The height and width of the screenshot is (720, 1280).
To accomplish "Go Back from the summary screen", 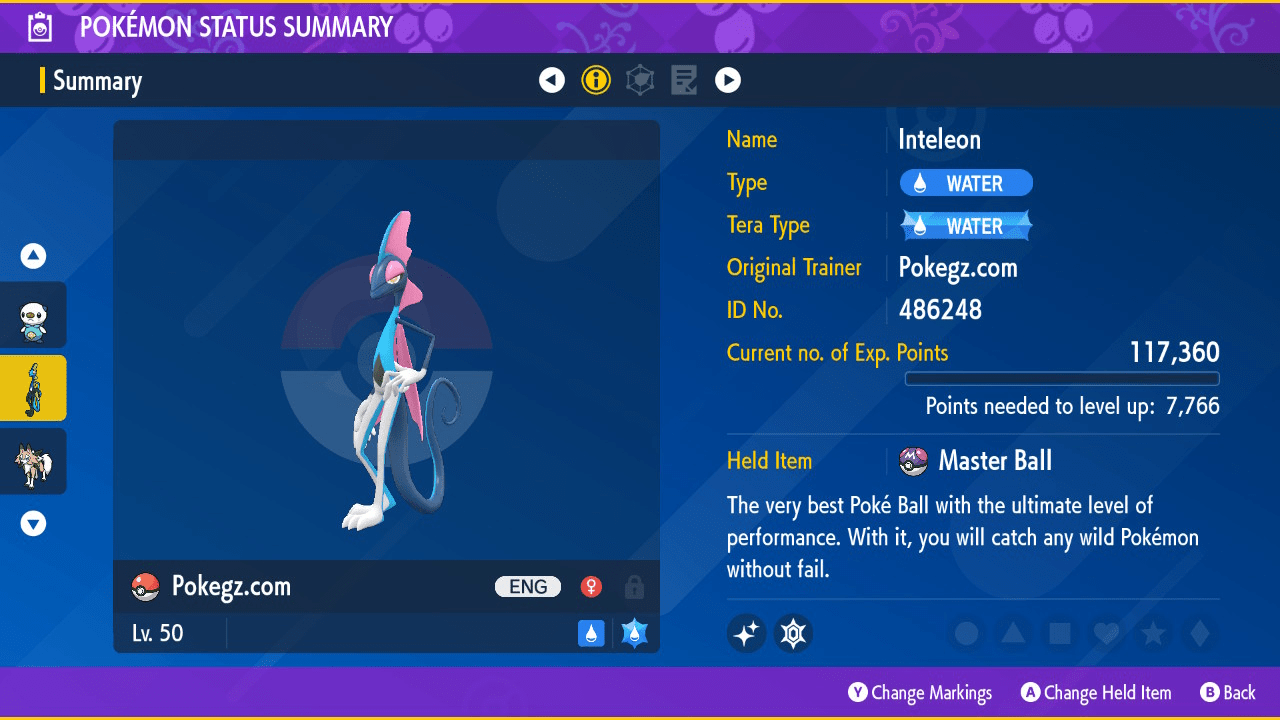I will click(x=1227, y=693).
